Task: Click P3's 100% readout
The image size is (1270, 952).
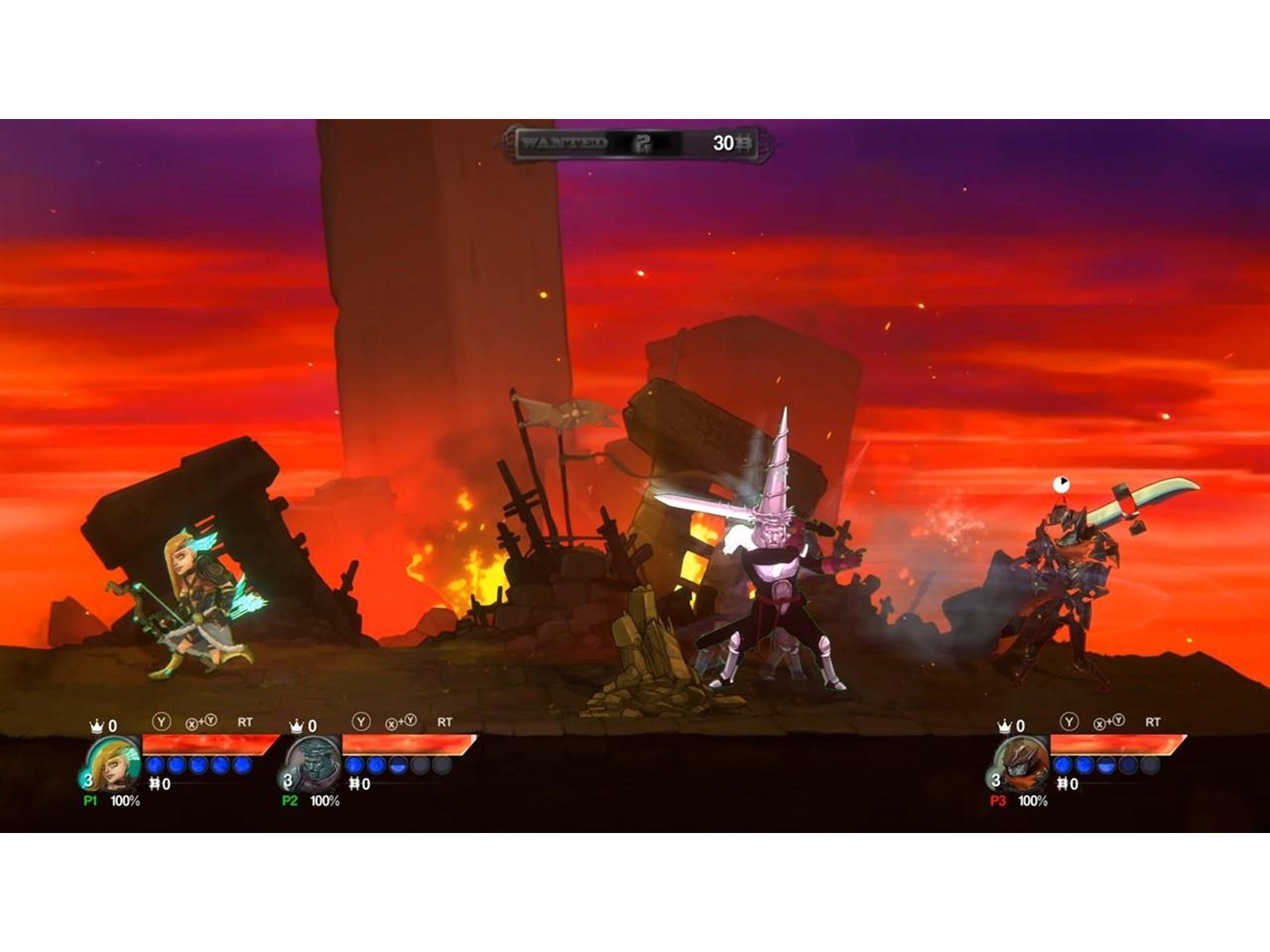Action: [x=1033, y=800]
